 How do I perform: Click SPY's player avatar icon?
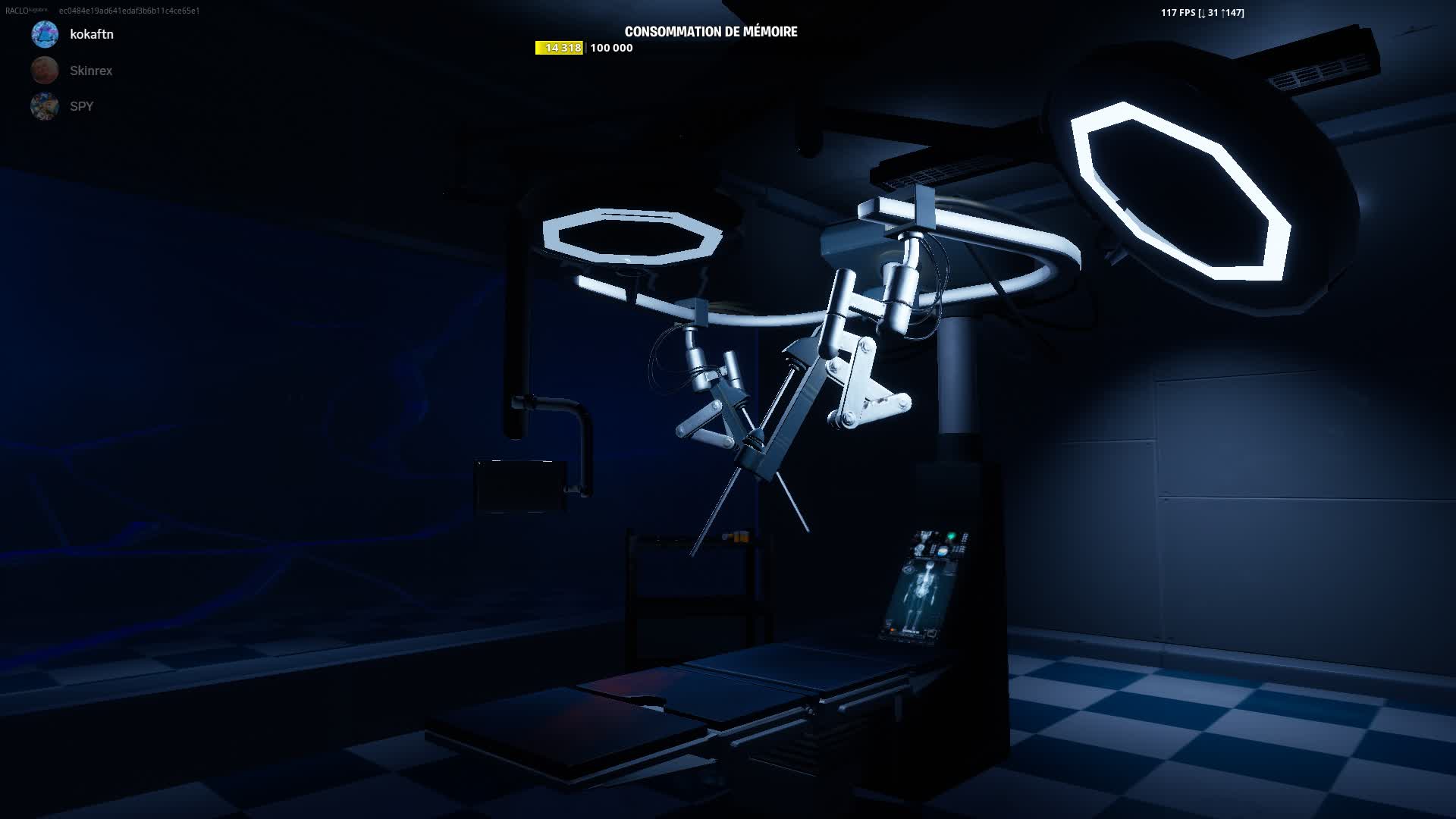pos(44,106)
